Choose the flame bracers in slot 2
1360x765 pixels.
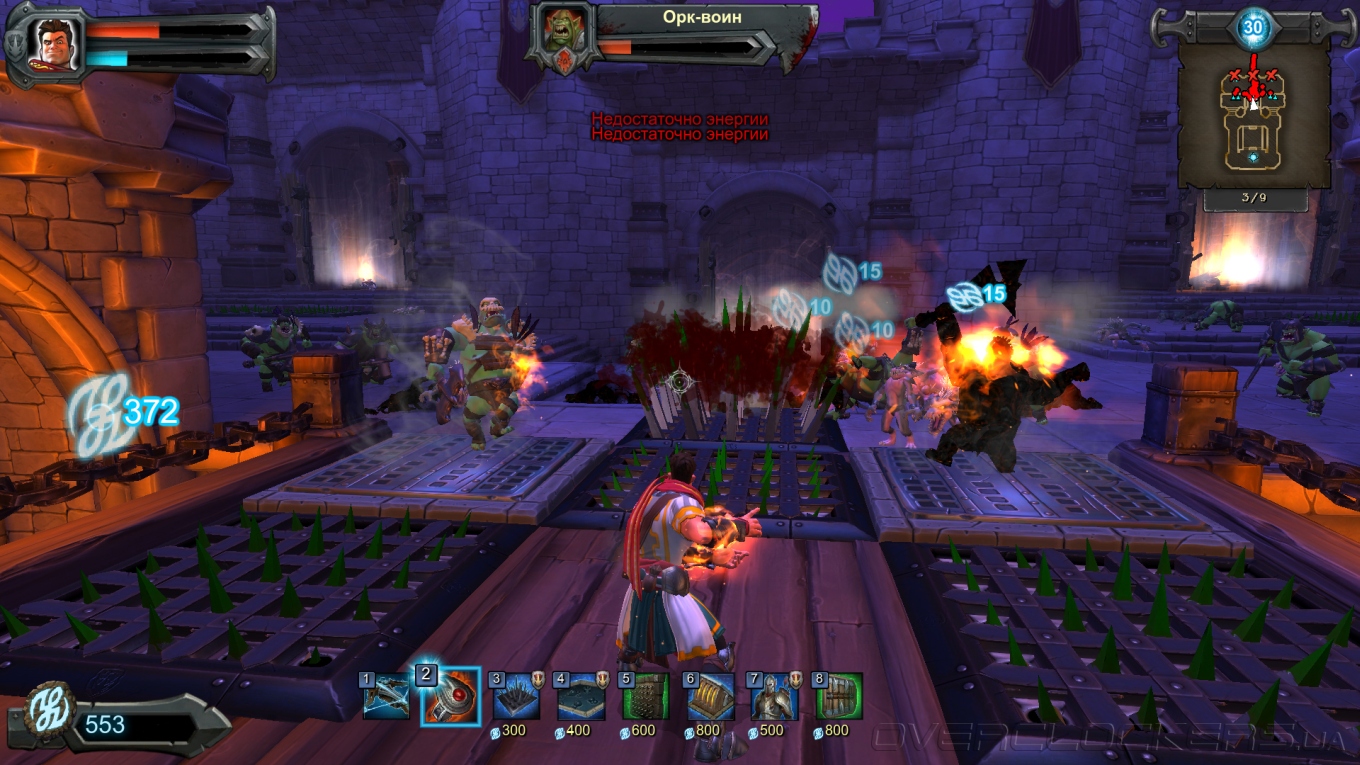coord(450,697)
